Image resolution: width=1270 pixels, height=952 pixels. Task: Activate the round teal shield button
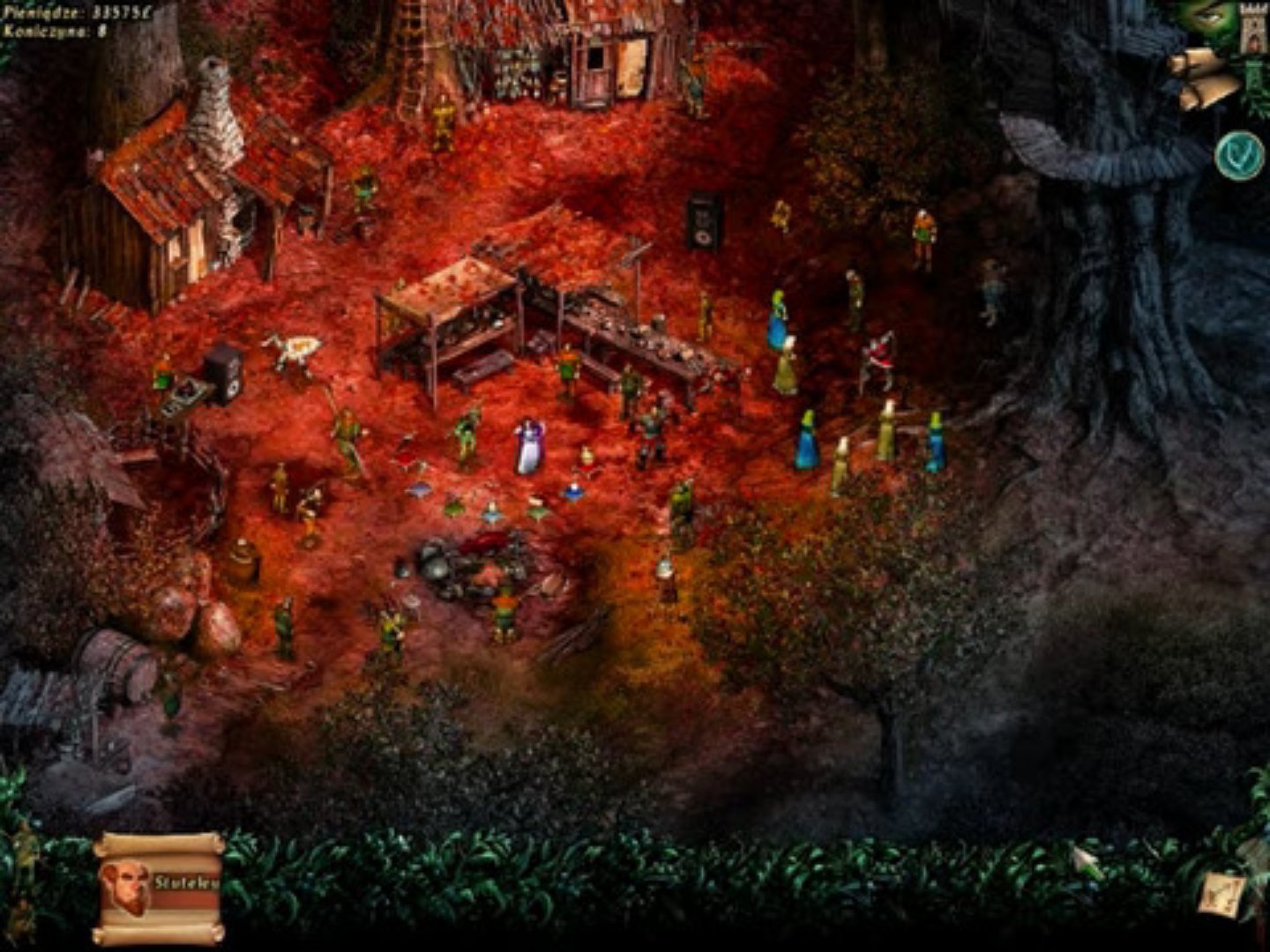tap(1238, 156)
